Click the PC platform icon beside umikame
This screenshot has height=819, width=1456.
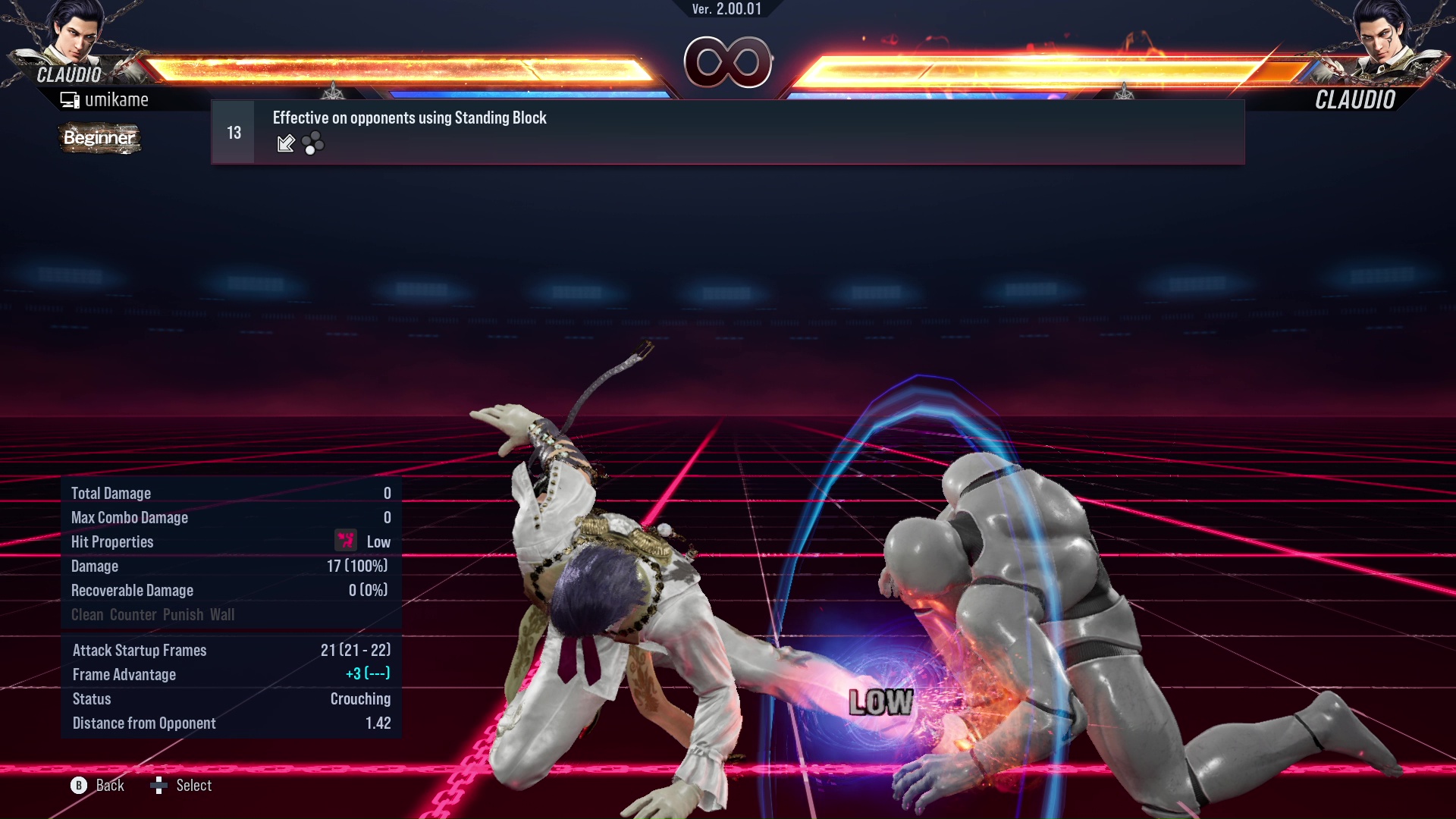click(x=71, y=99)
